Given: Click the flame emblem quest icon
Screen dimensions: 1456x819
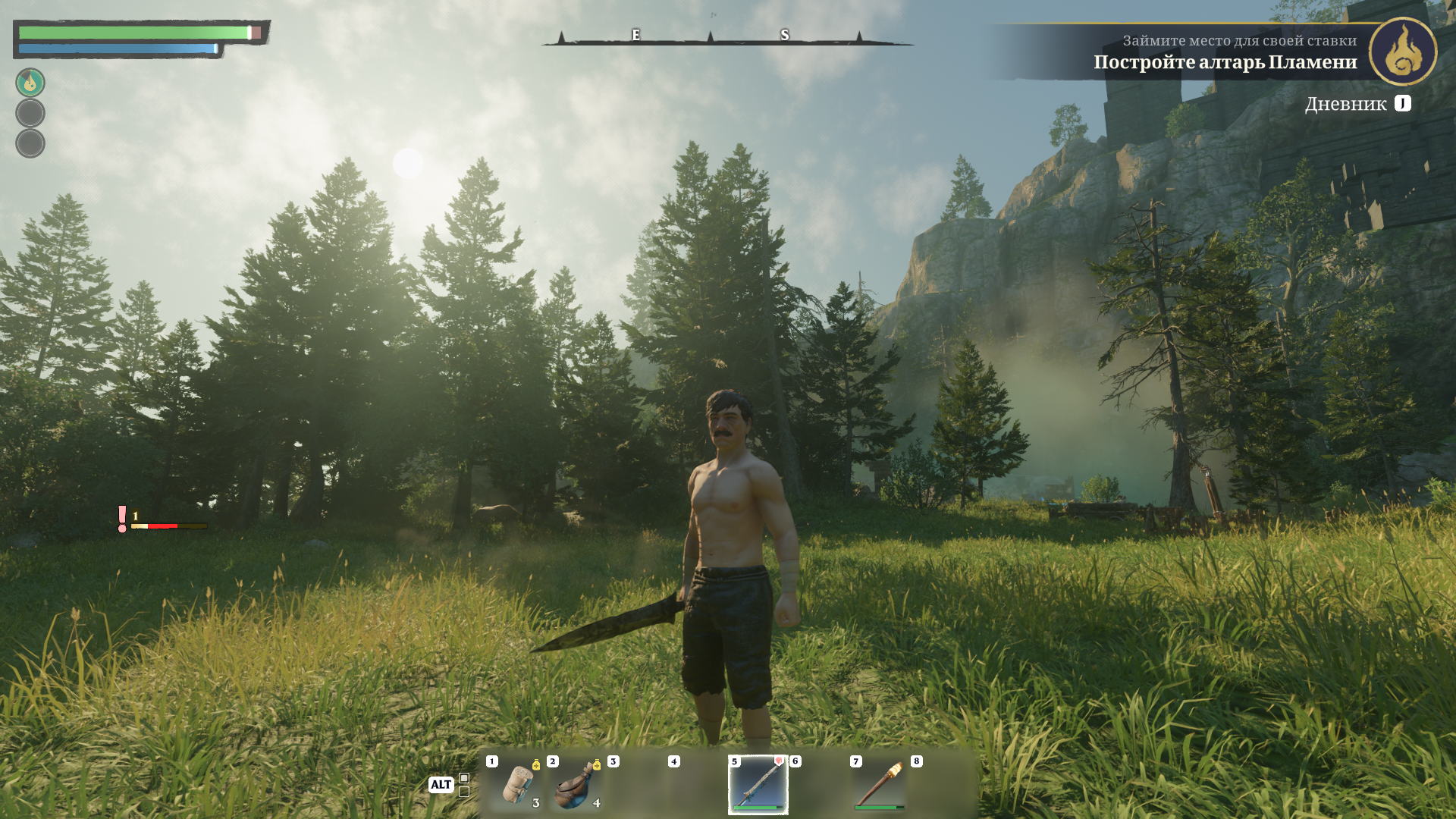Looking at the screenshot, I should coord(1402,52).
